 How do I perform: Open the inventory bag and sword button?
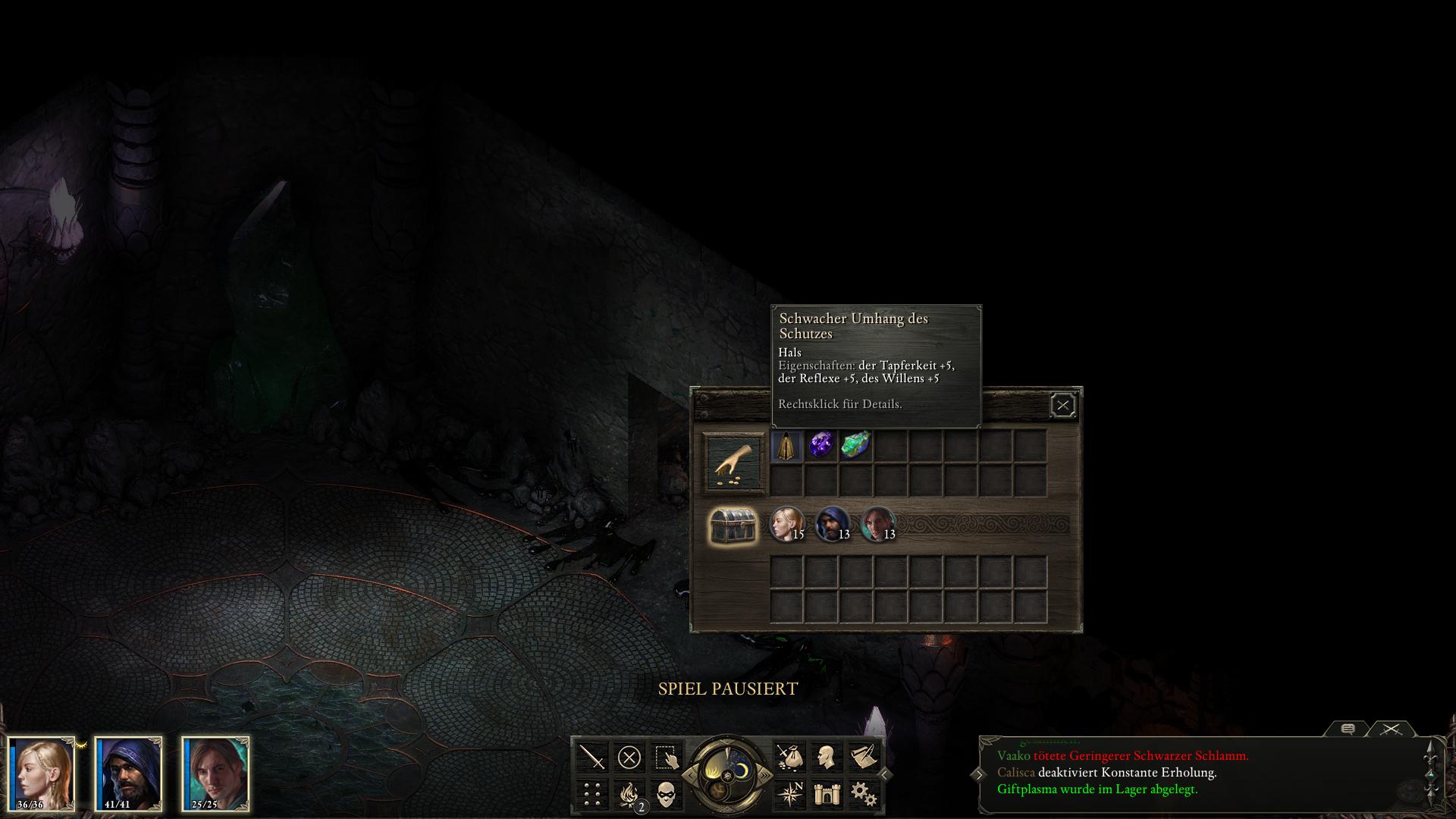pos(789,757)
